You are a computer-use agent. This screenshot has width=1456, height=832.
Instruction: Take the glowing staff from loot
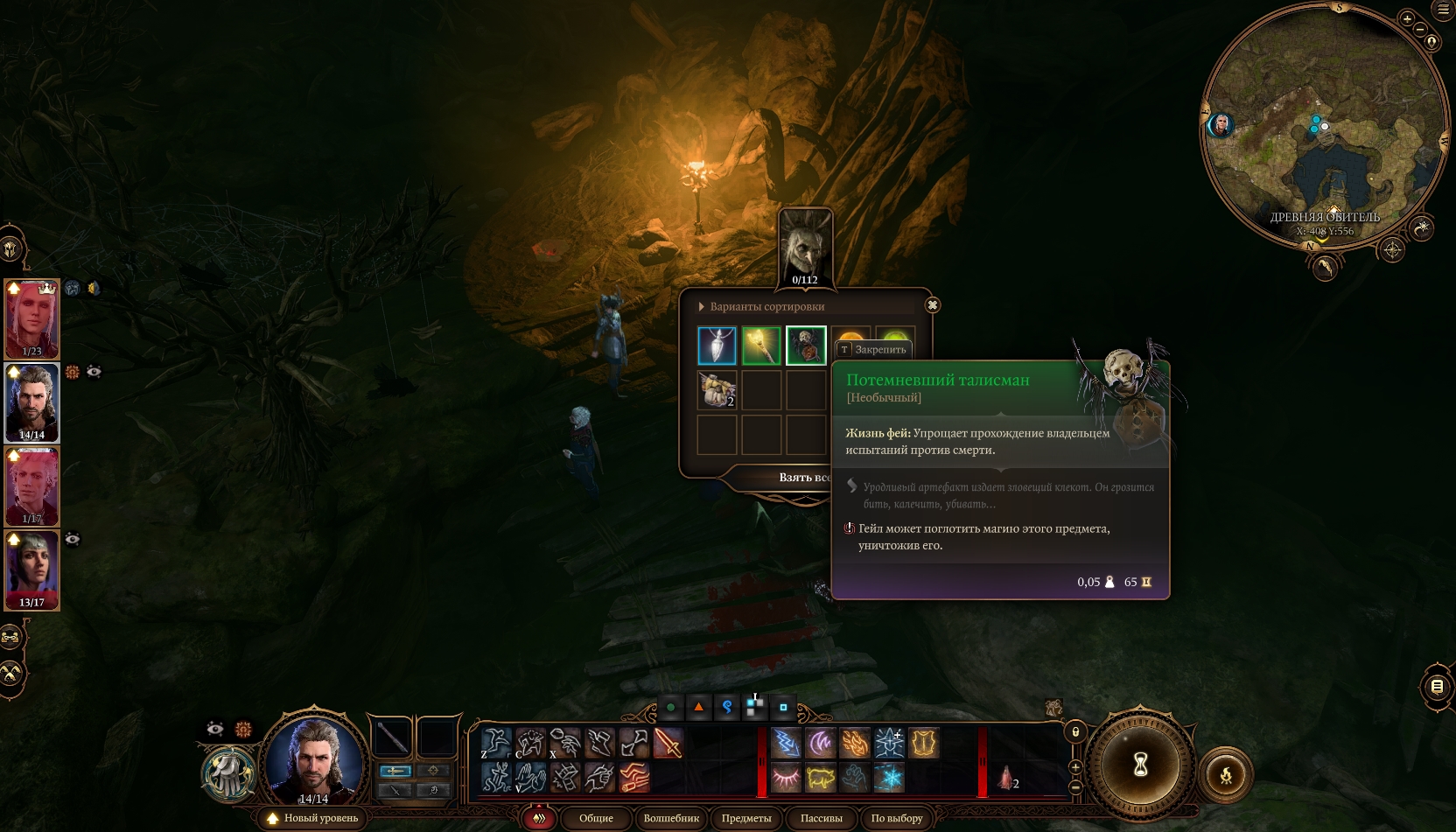[761, 346]
